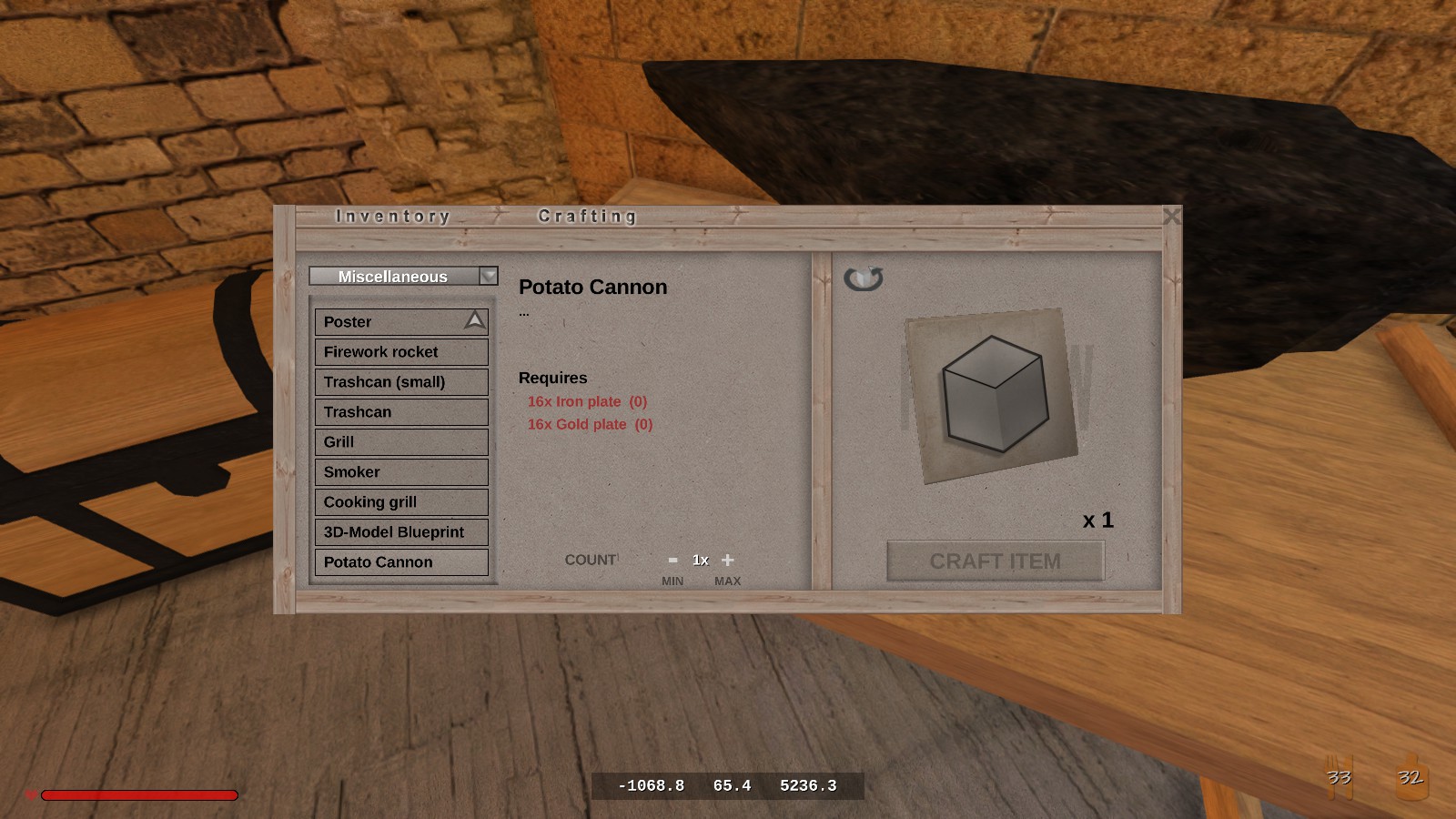Switch to the Inventory tab
1456x819 pixels.
click(392, 217)
